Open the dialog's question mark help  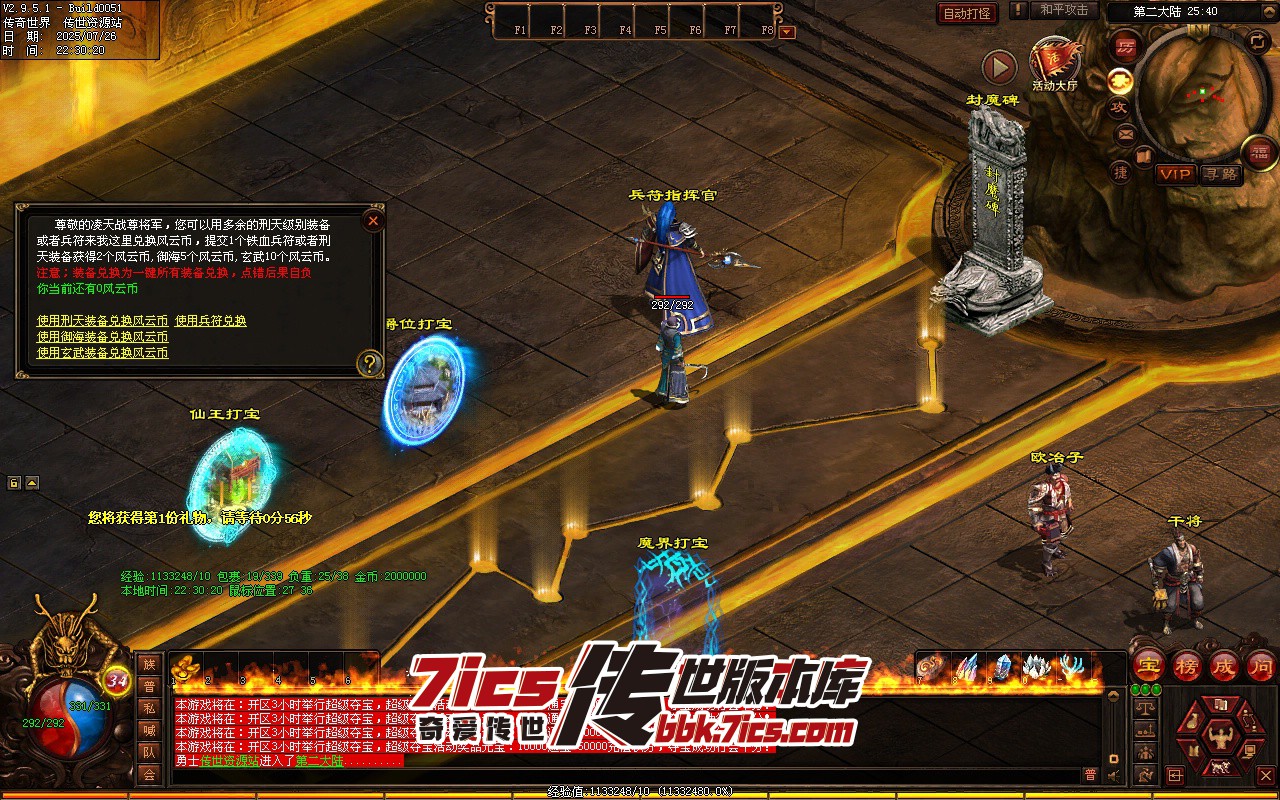coord(370,363)
